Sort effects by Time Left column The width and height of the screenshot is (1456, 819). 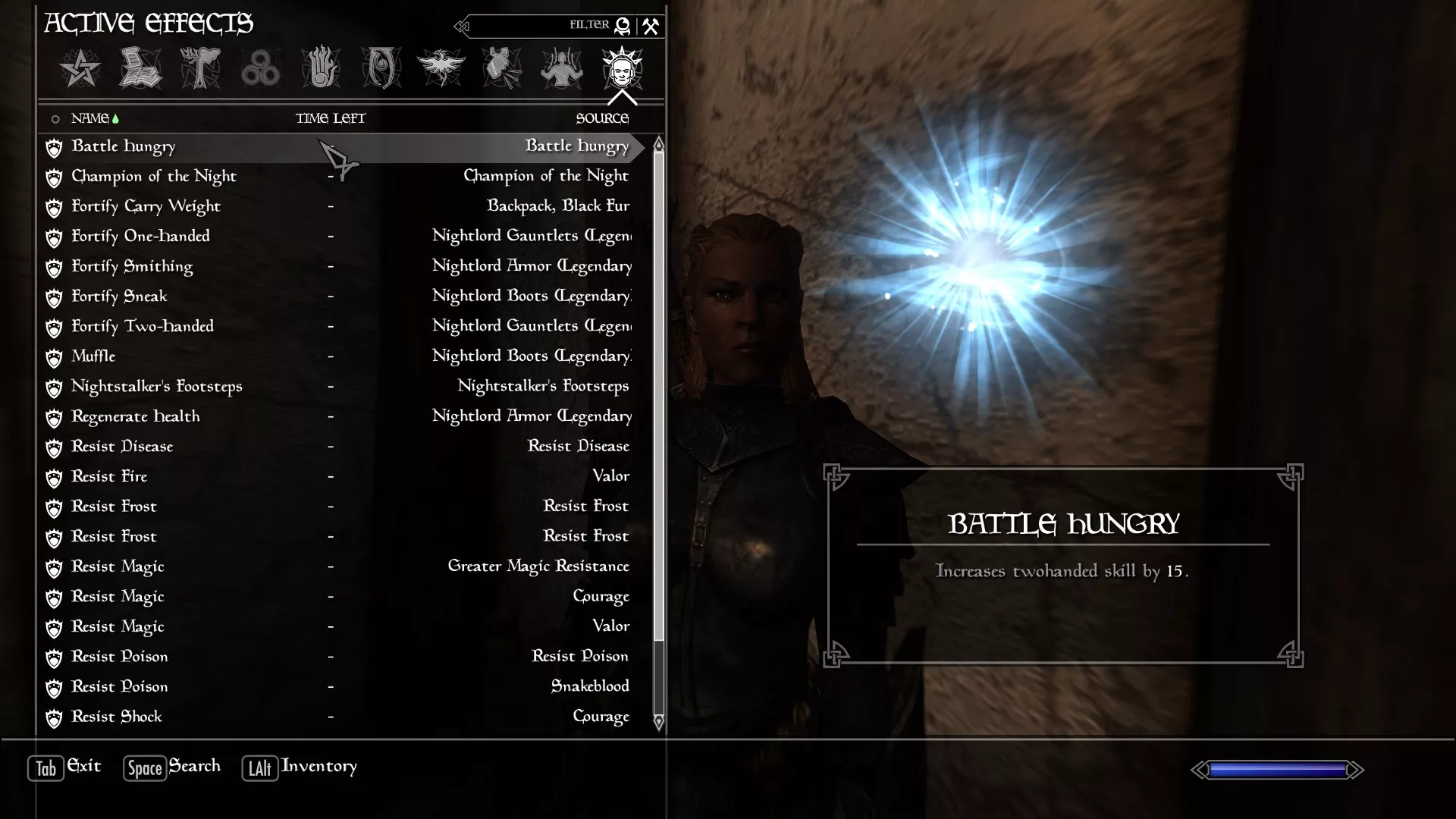point(330,118)
